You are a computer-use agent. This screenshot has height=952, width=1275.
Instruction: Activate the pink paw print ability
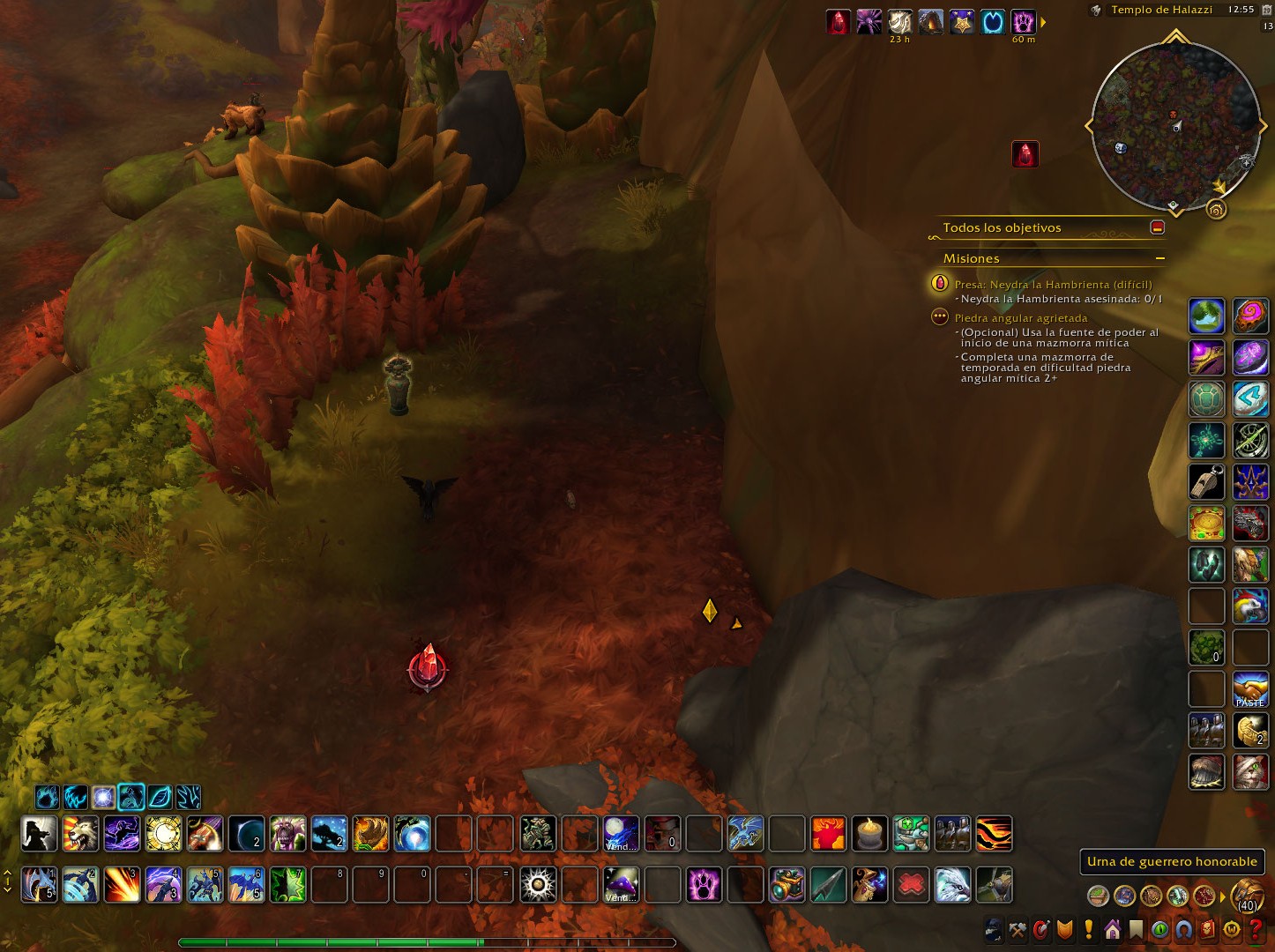tap(704, 885)
